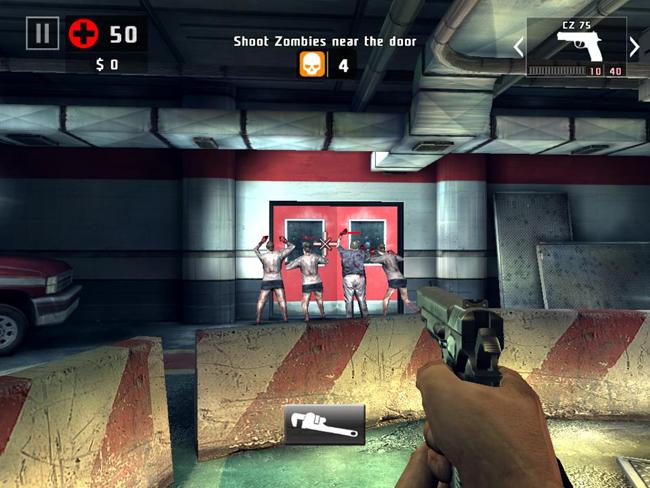650x488 pixels.
Task: Tap the CZ 75 pistol weapon icon
Action: (x=576, y=44)
